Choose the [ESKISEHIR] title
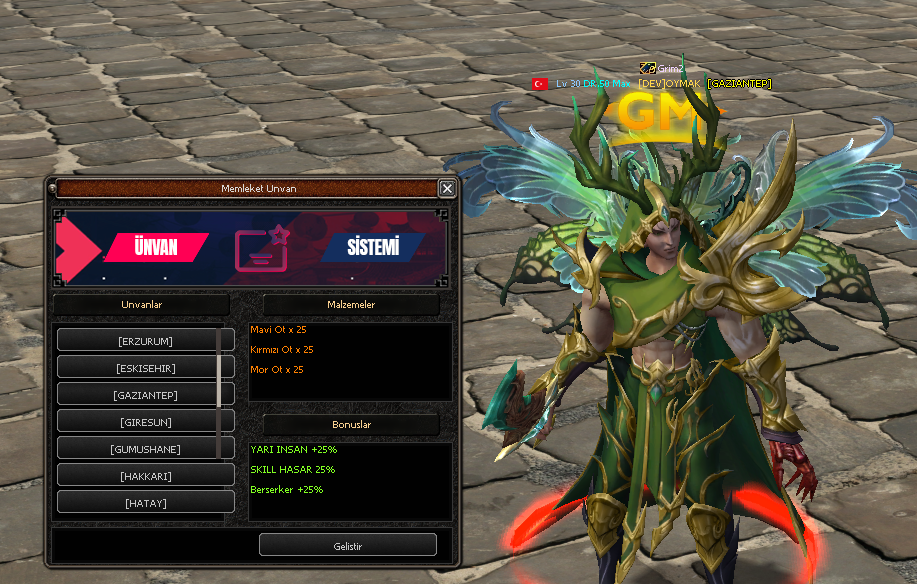Image resolution: width=917 pixels, height=584 pixels. click(x=145, y=368)
